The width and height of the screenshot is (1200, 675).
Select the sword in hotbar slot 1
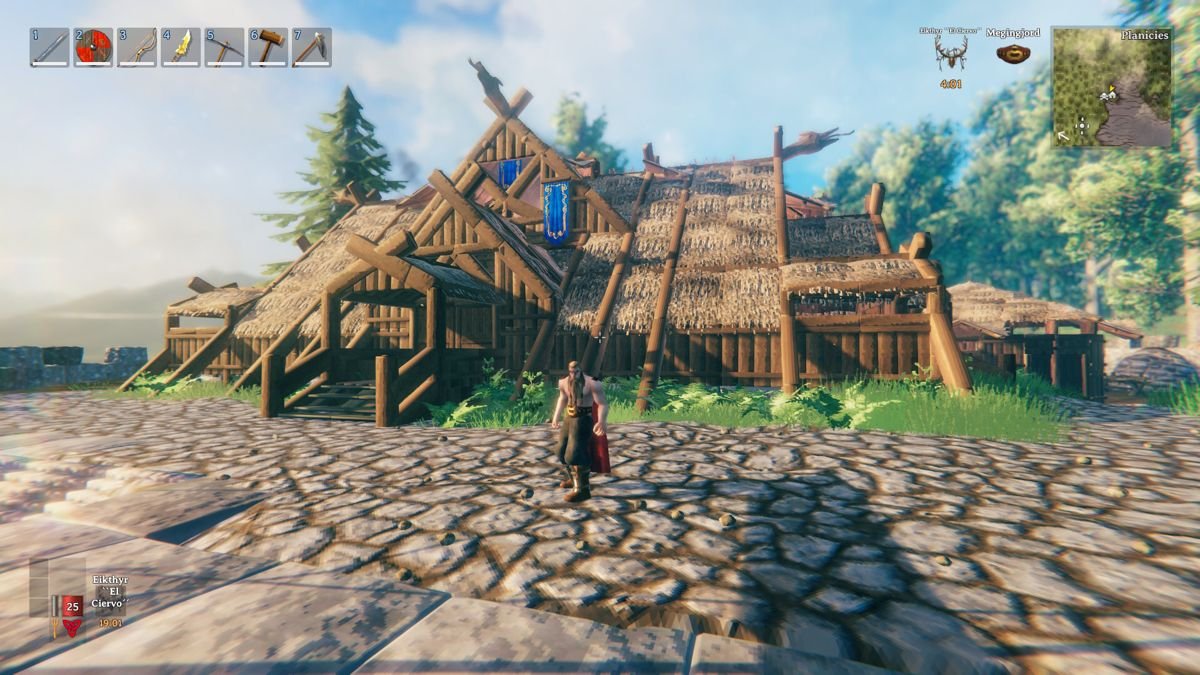click(x=50, y=47)
